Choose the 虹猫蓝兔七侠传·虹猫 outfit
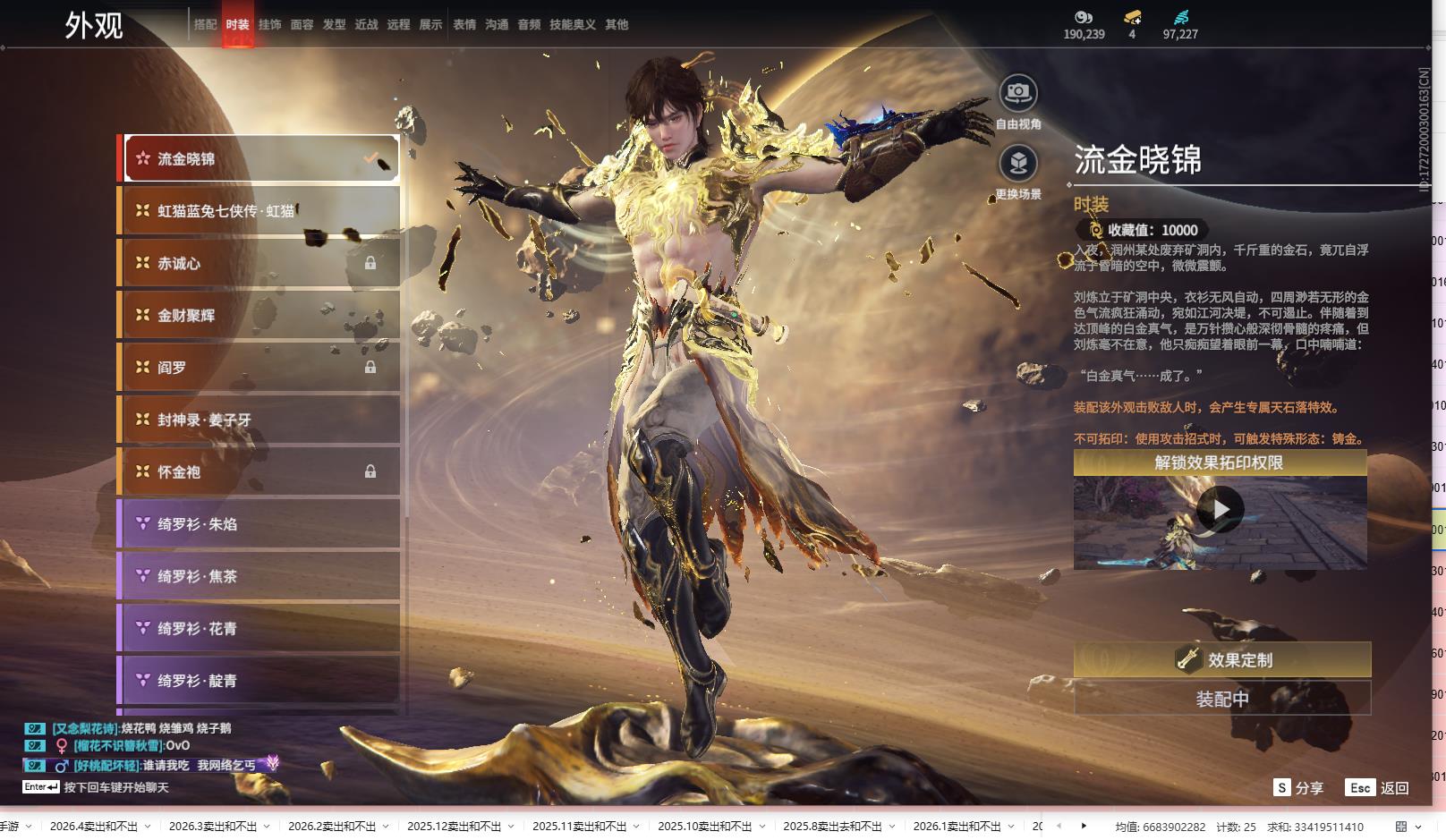Viewport: 1446px width, 840px height. [259, 211]
